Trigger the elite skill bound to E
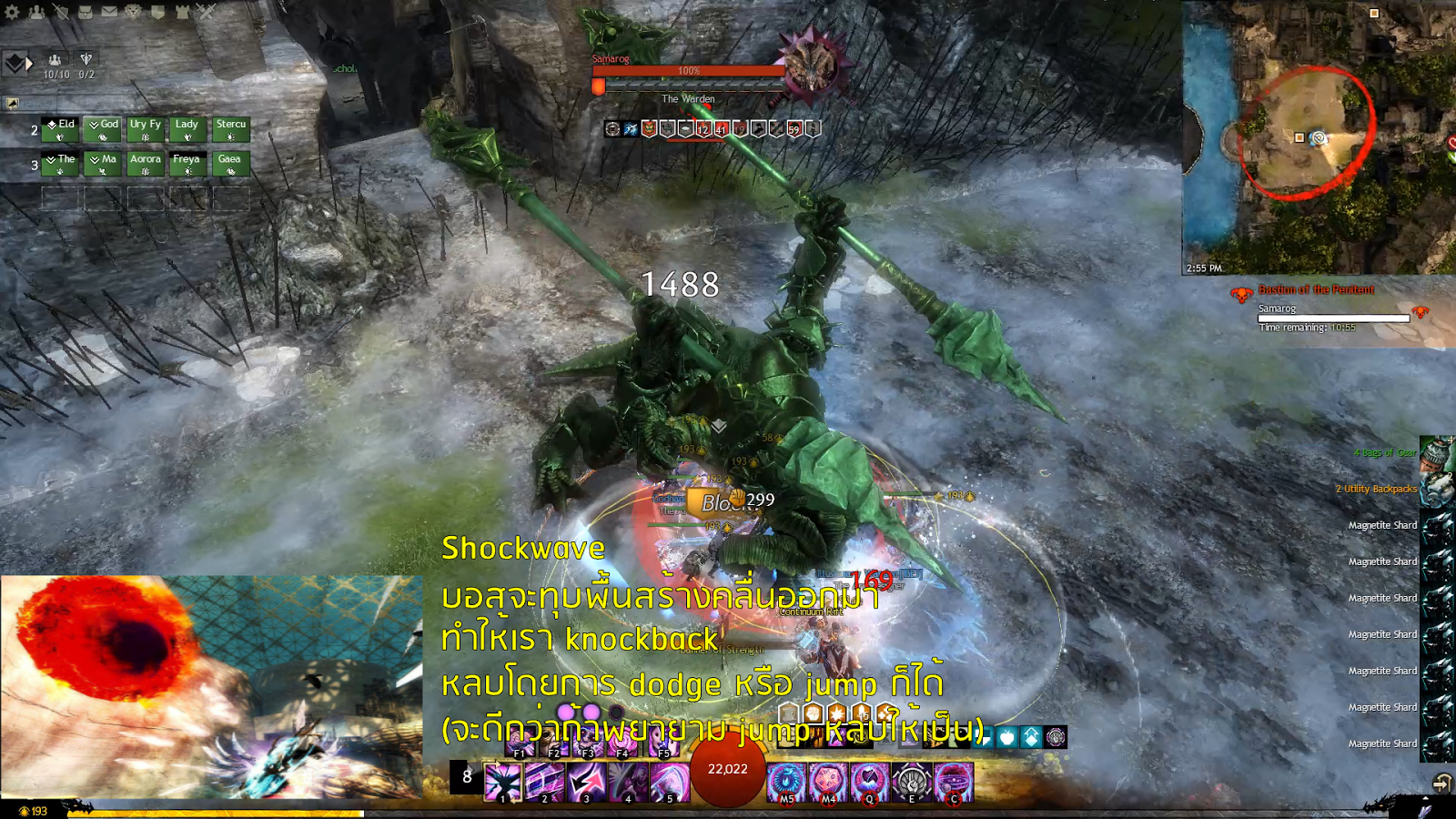The image size is (1456, 819). coord(912,780)
